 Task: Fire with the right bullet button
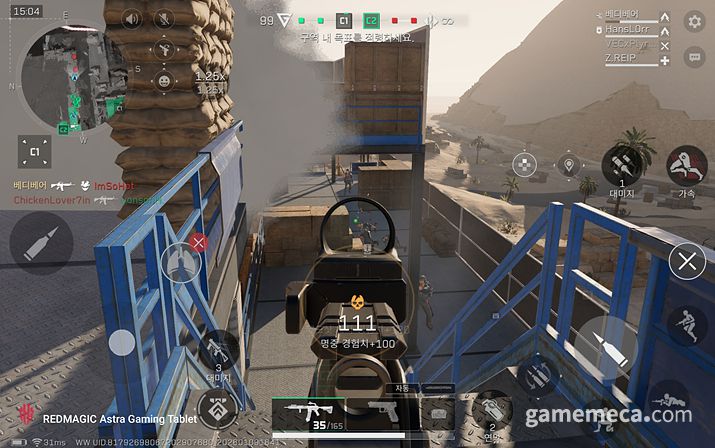tap(607, 347)
